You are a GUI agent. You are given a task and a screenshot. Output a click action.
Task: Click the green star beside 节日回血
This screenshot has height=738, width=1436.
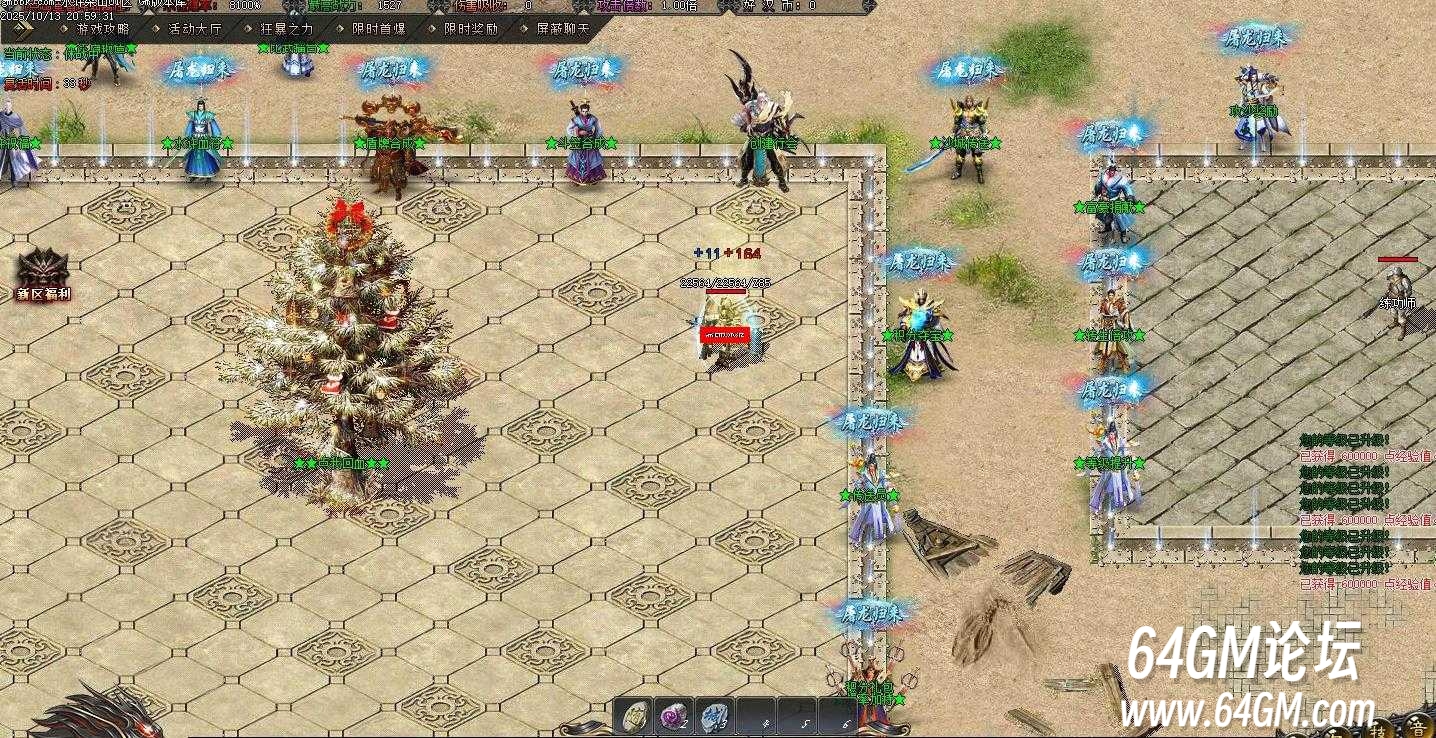[x=298, y=463]
